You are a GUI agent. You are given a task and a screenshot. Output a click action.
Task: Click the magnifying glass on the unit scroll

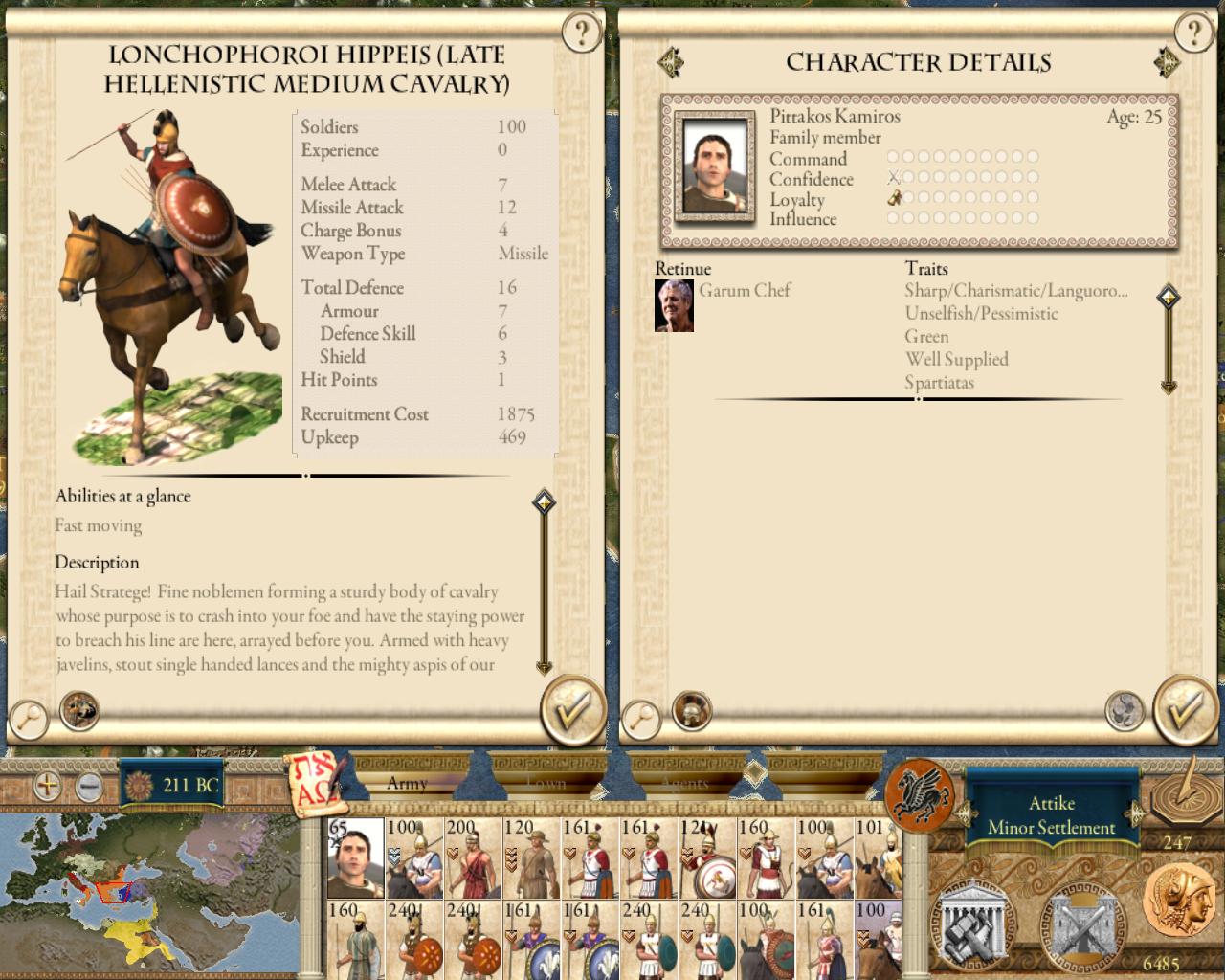click(29, 718)
